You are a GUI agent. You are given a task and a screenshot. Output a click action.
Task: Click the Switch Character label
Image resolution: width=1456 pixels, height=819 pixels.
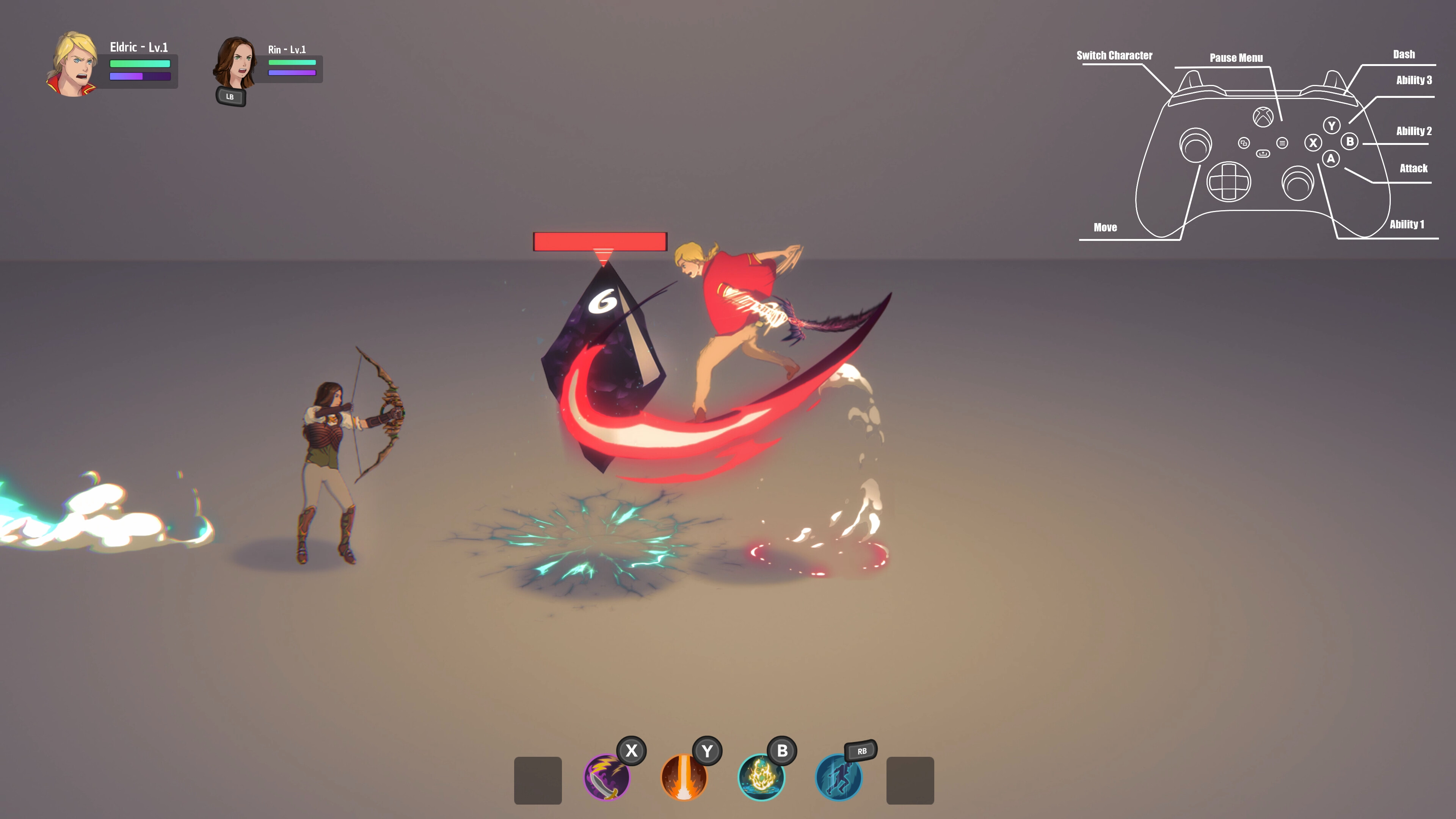point(1115,56)
